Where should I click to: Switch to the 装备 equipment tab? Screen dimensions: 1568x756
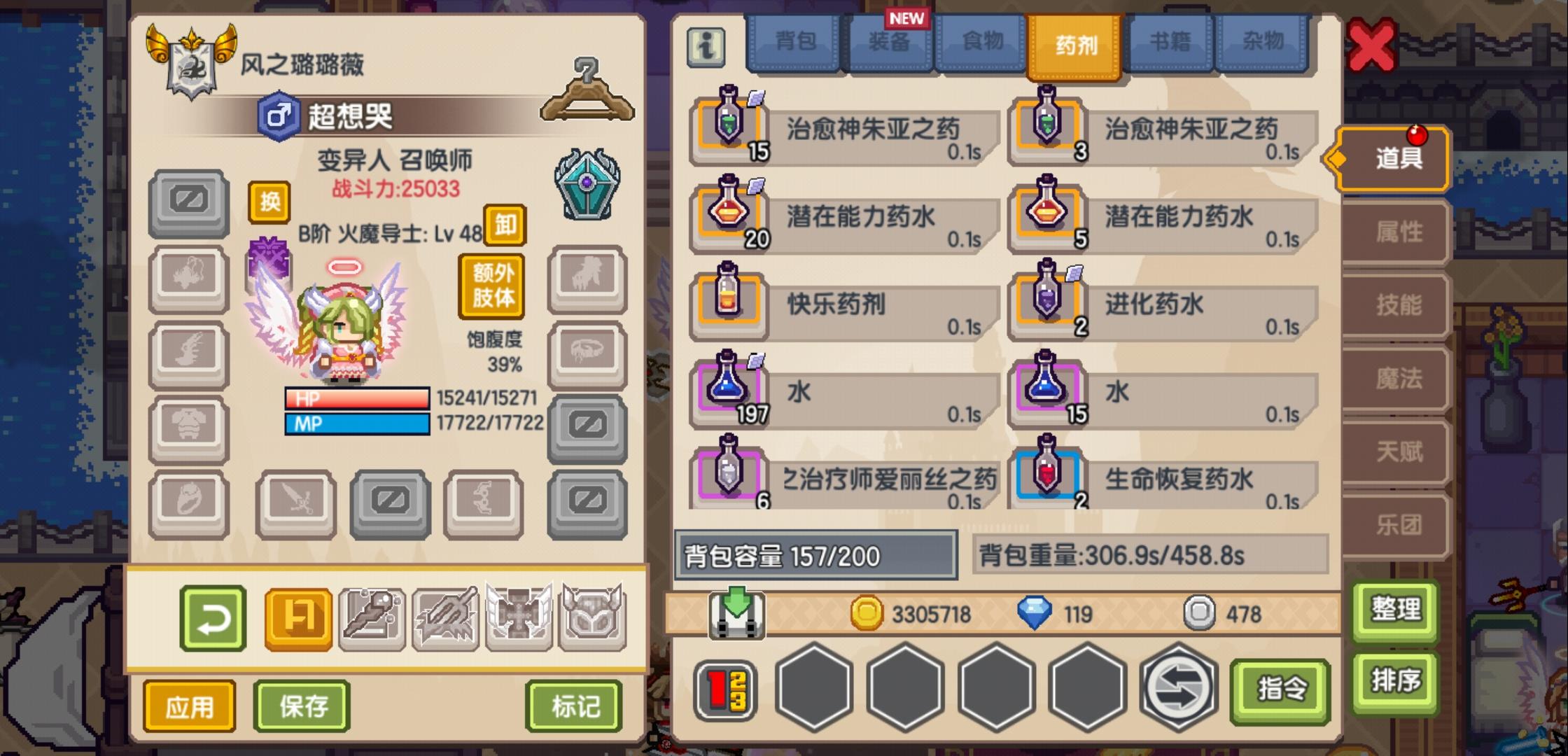coord(888,42)
